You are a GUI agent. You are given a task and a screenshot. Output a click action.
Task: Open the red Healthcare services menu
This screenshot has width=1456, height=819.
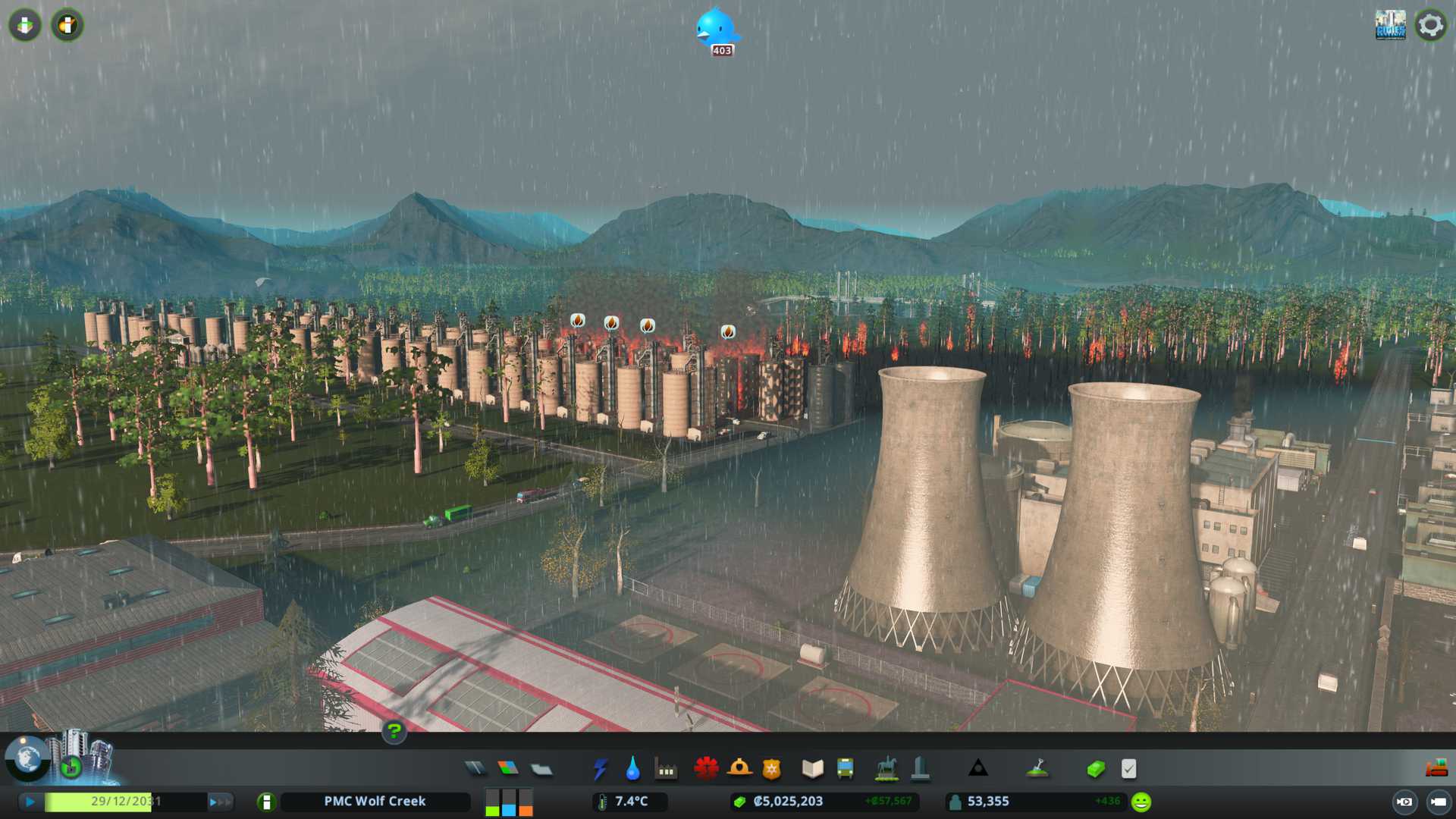pyautogui.click(x=706, y=769)
